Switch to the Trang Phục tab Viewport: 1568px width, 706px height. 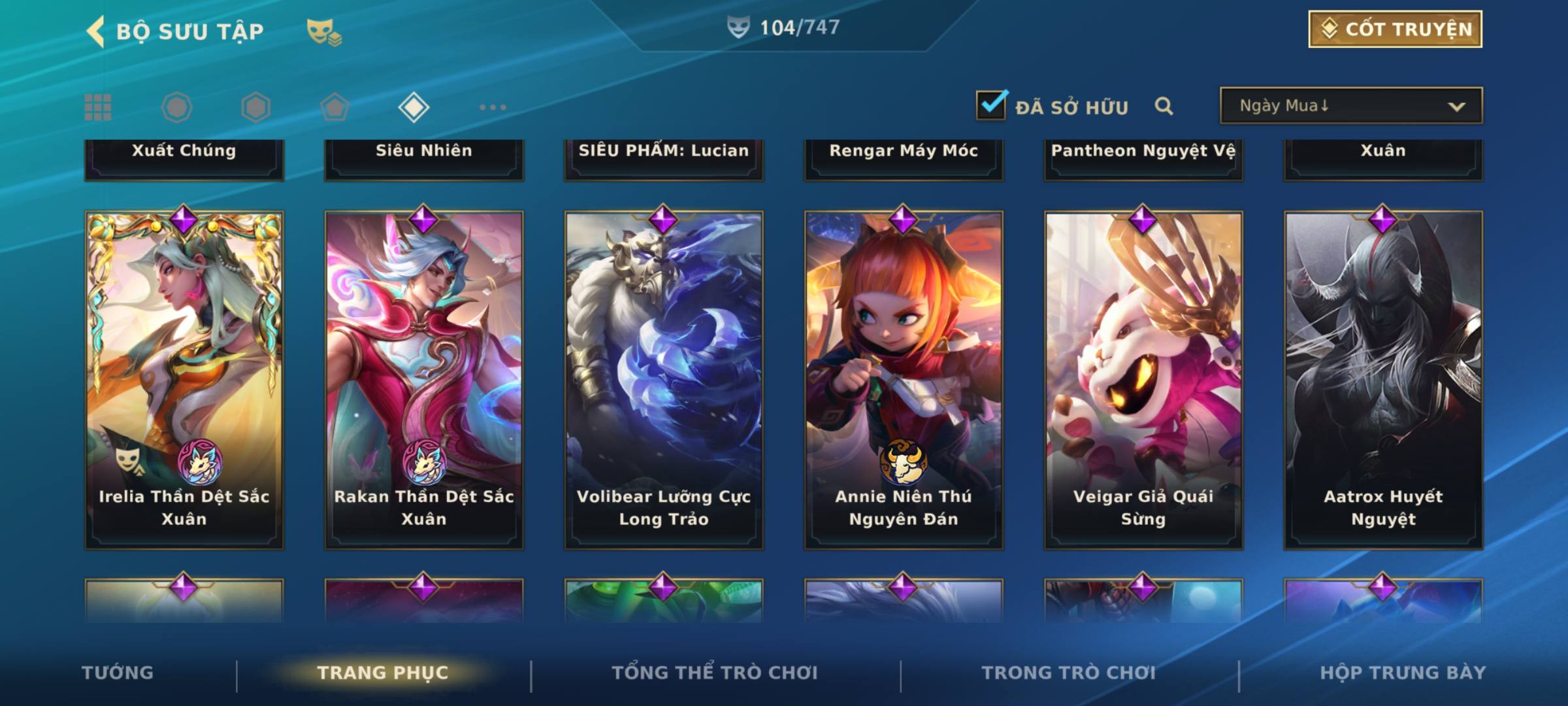click(383, 673)
